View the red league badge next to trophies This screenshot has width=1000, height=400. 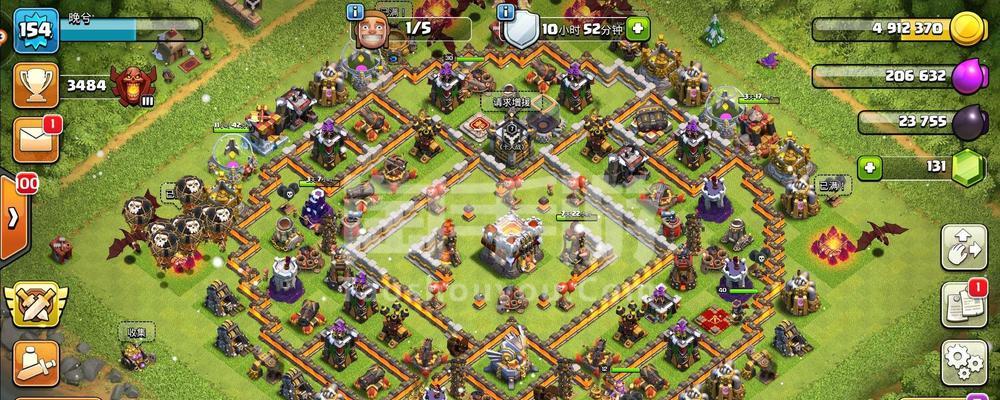(x=130, y=86)
